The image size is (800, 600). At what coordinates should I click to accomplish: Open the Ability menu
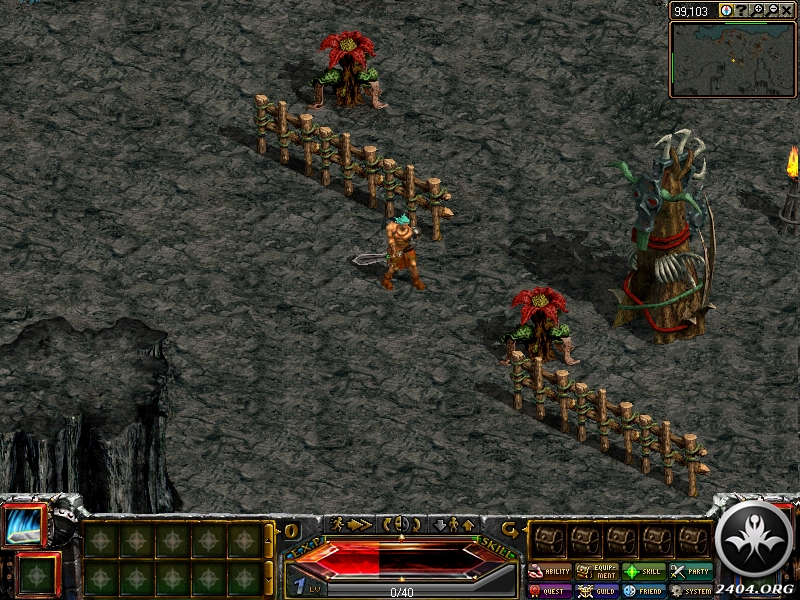tap(549, 572)
